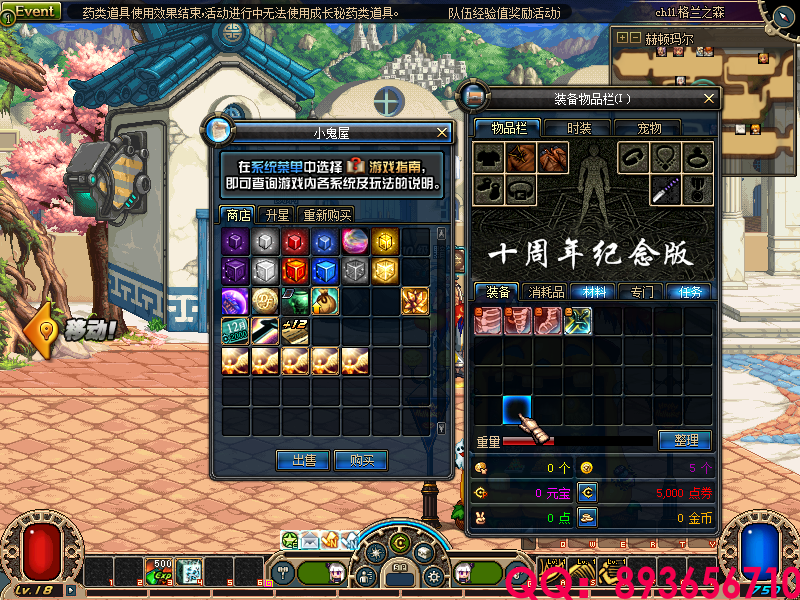Screen dimensions: 800x600
Task: Select the 商店 shop tab
Action: click(239, 215)
